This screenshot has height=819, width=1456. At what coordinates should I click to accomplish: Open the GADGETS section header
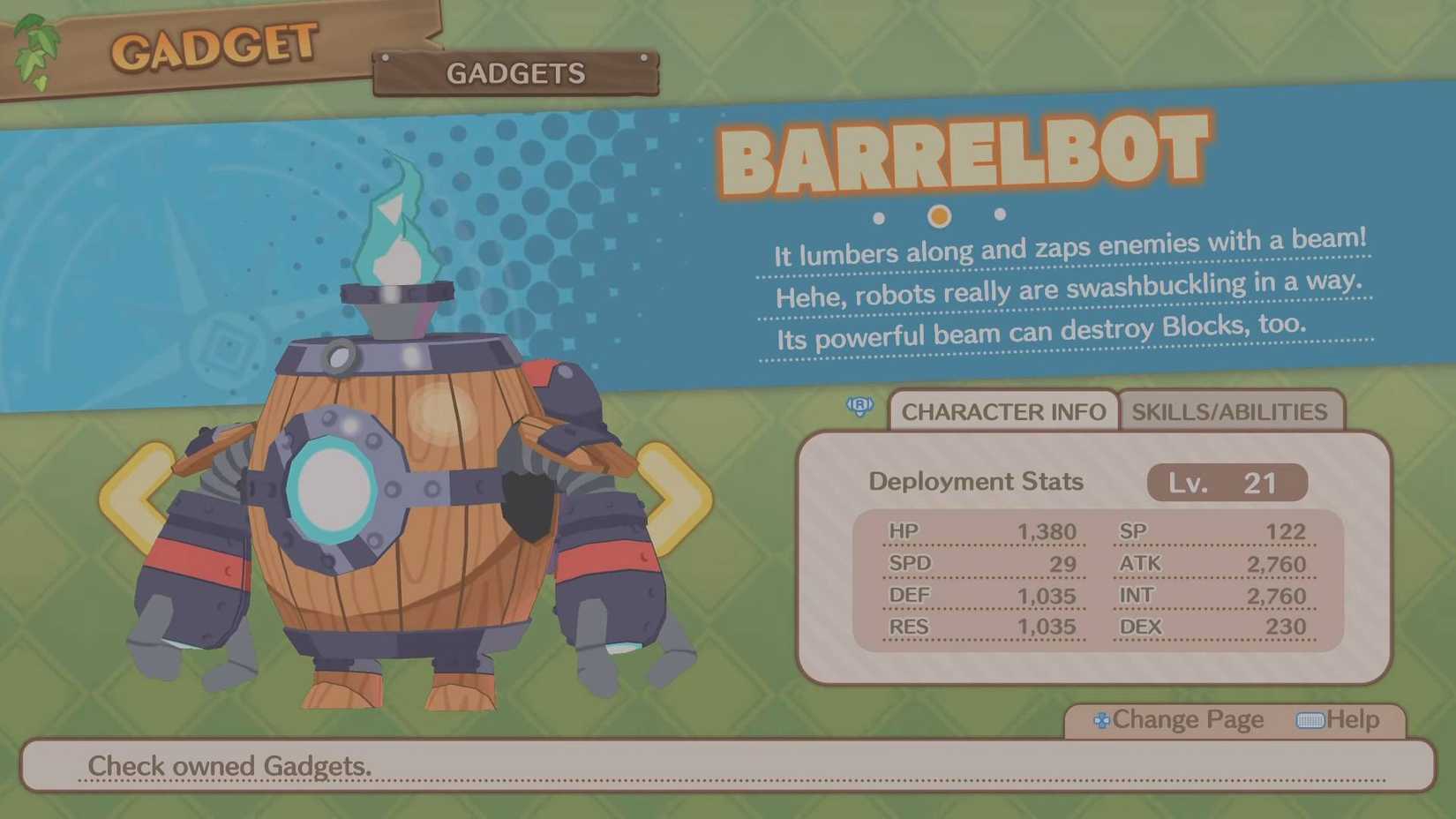[x=516, y=74]
